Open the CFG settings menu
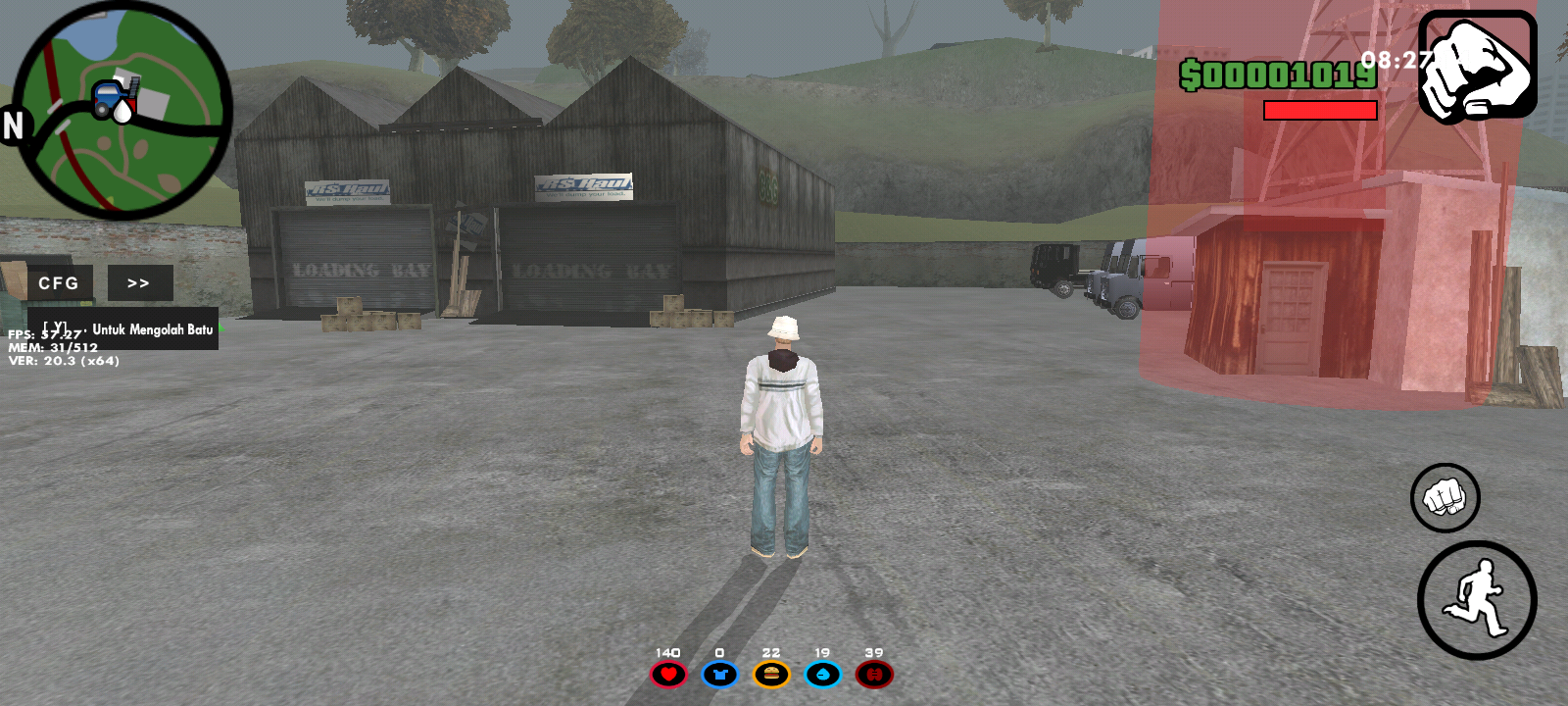Screen dimensions: 1568x706 [x=59, y=282]
